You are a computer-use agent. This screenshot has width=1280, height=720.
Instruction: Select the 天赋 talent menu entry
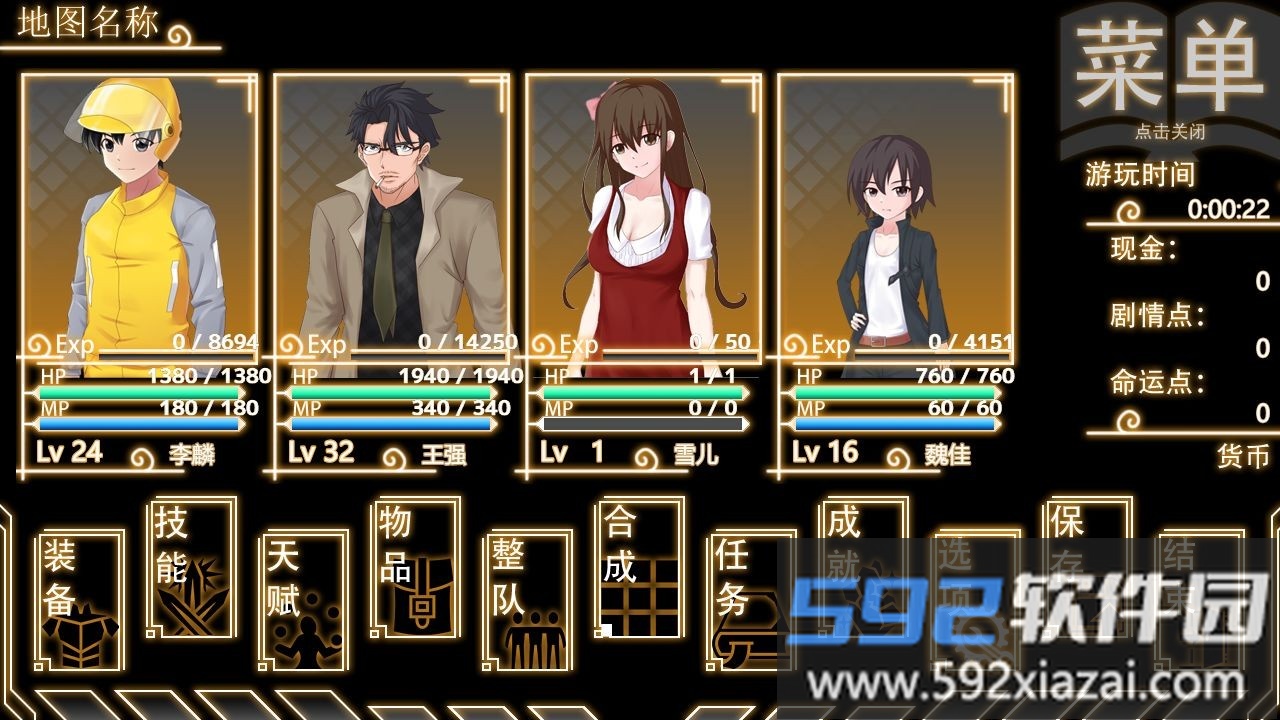point(304,600)
